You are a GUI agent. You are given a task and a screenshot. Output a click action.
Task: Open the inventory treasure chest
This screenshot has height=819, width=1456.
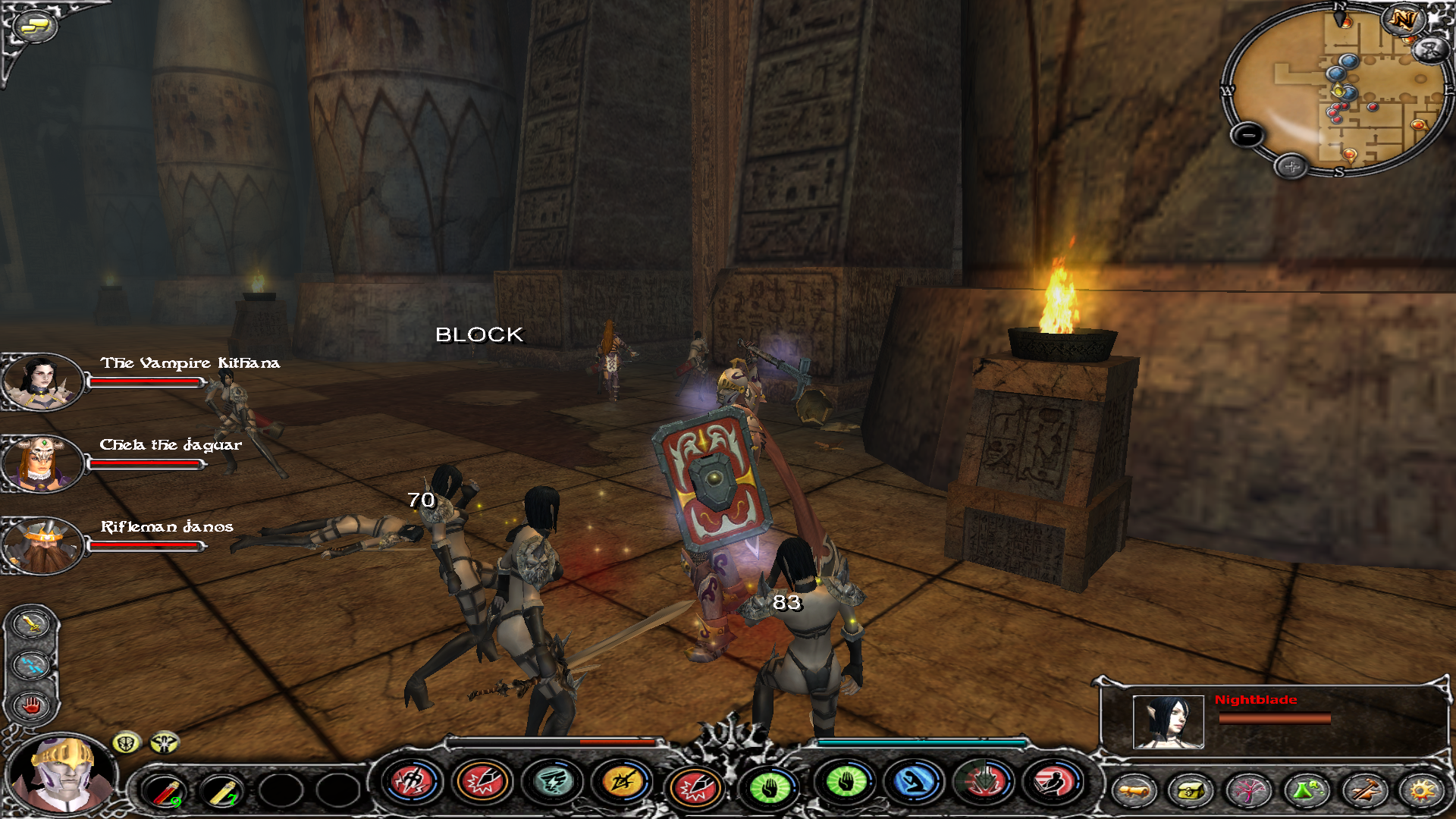tap(1190, 791)
